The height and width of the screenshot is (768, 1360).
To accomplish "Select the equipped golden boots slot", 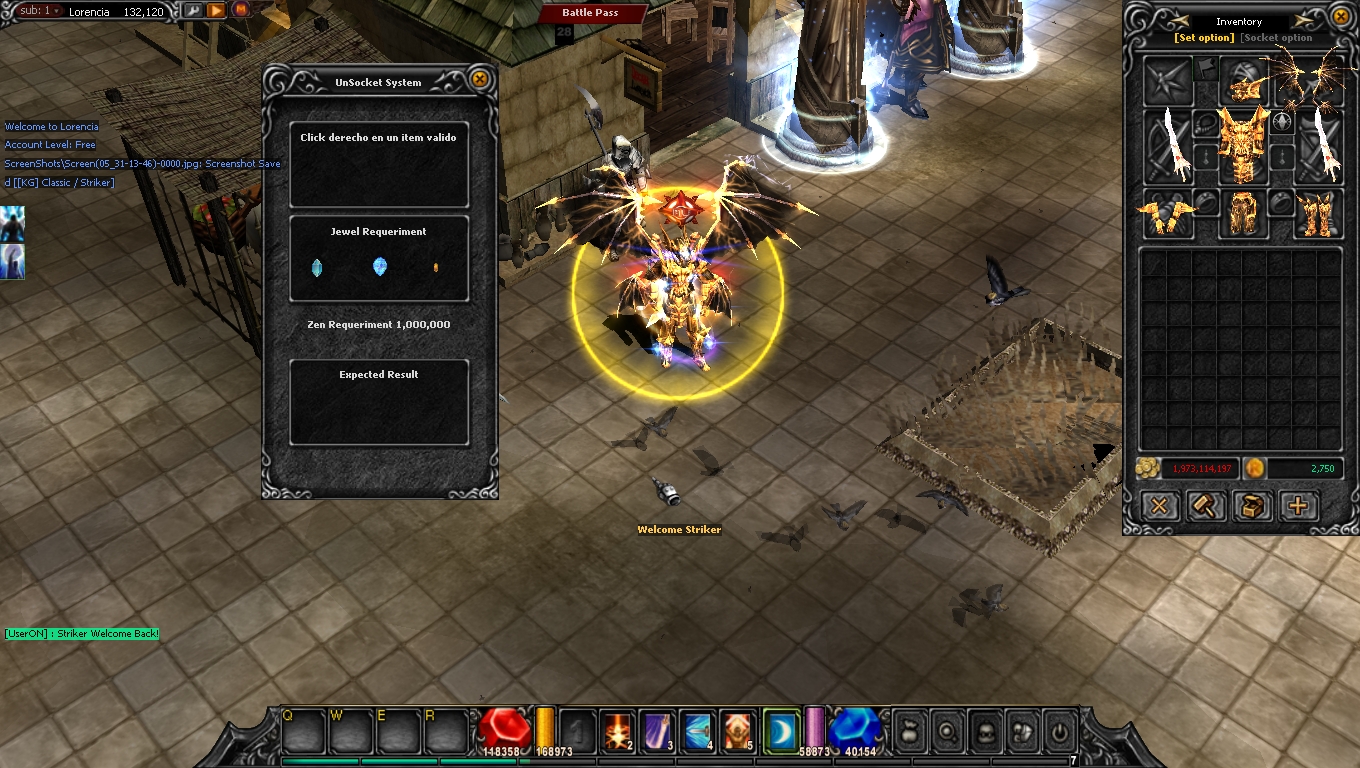I will point(1316,212).
